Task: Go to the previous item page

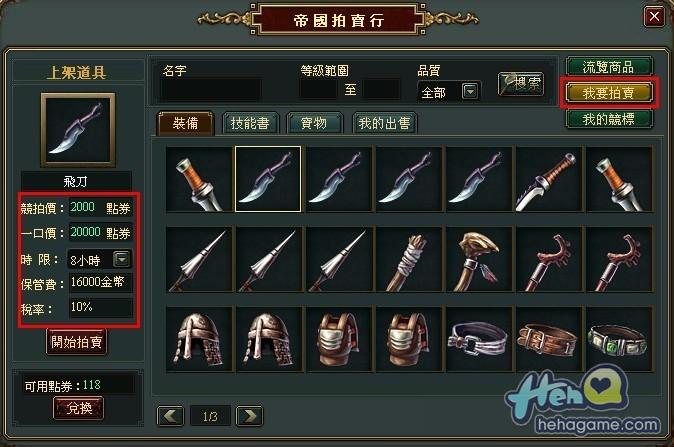Action: pyautogui.click(x=171, y=415)
